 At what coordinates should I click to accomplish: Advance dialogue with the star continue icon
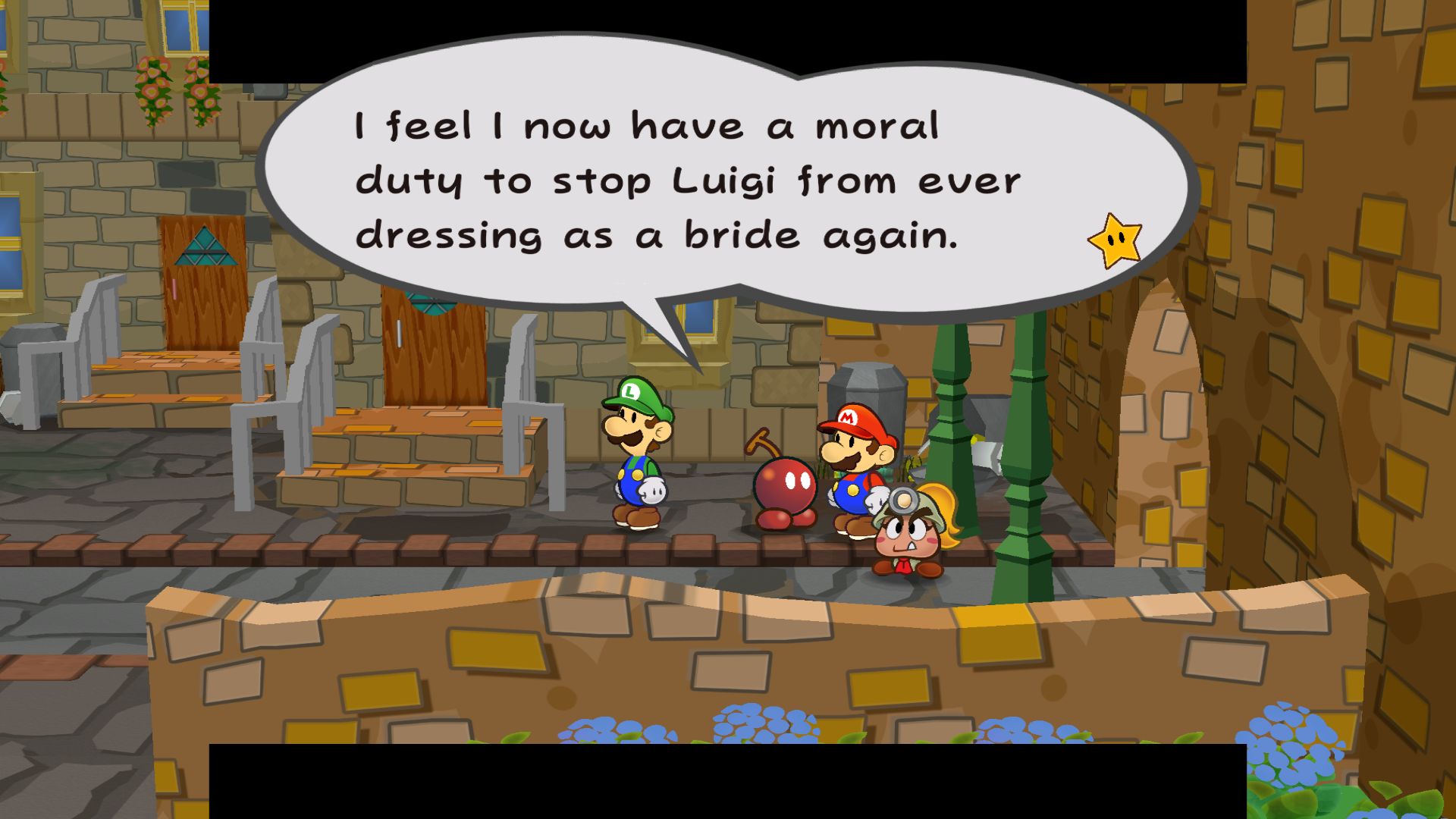point(1115,241)
